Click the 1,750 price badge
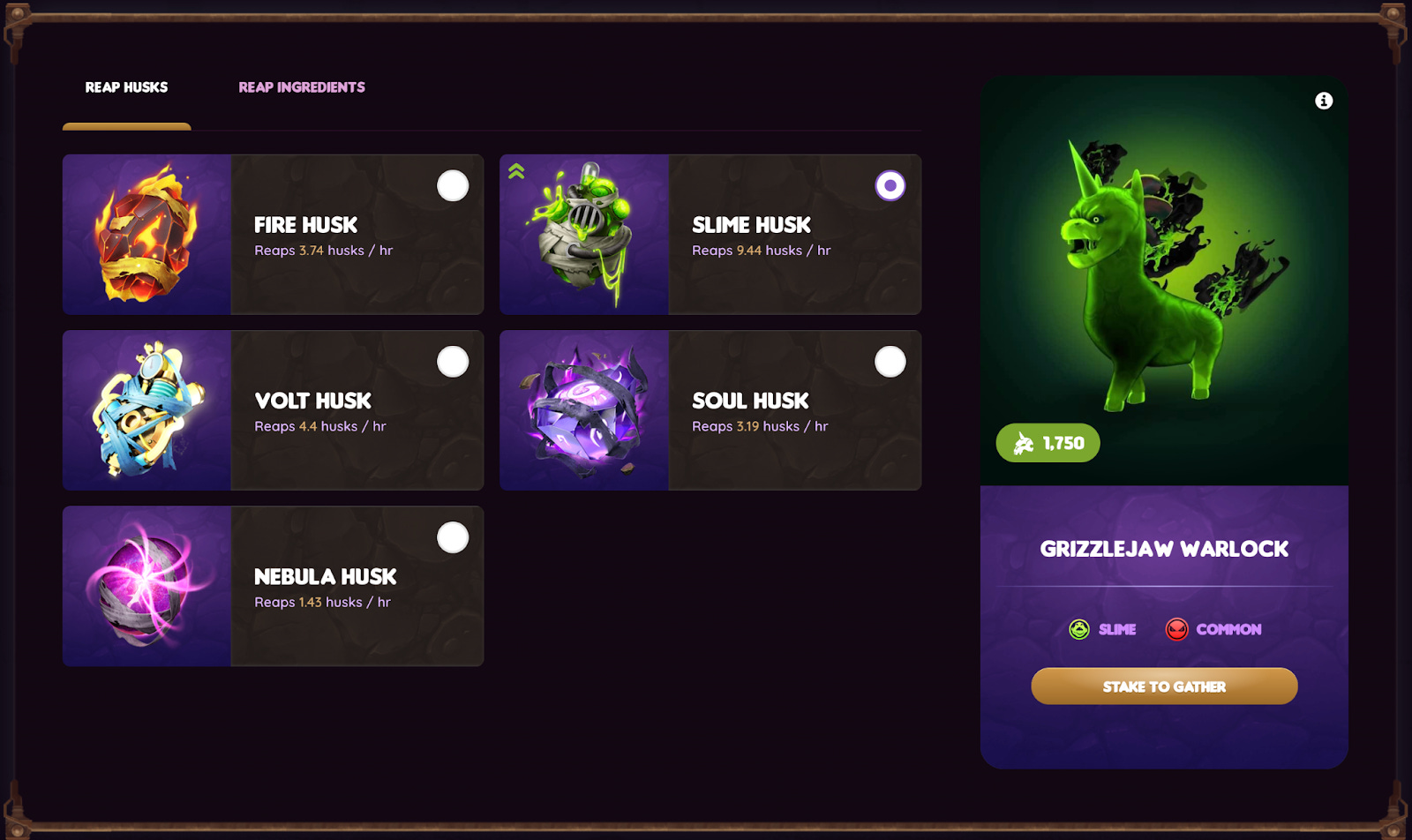The width and height of the screenshot is (1412, 840). coord(1048,442)
